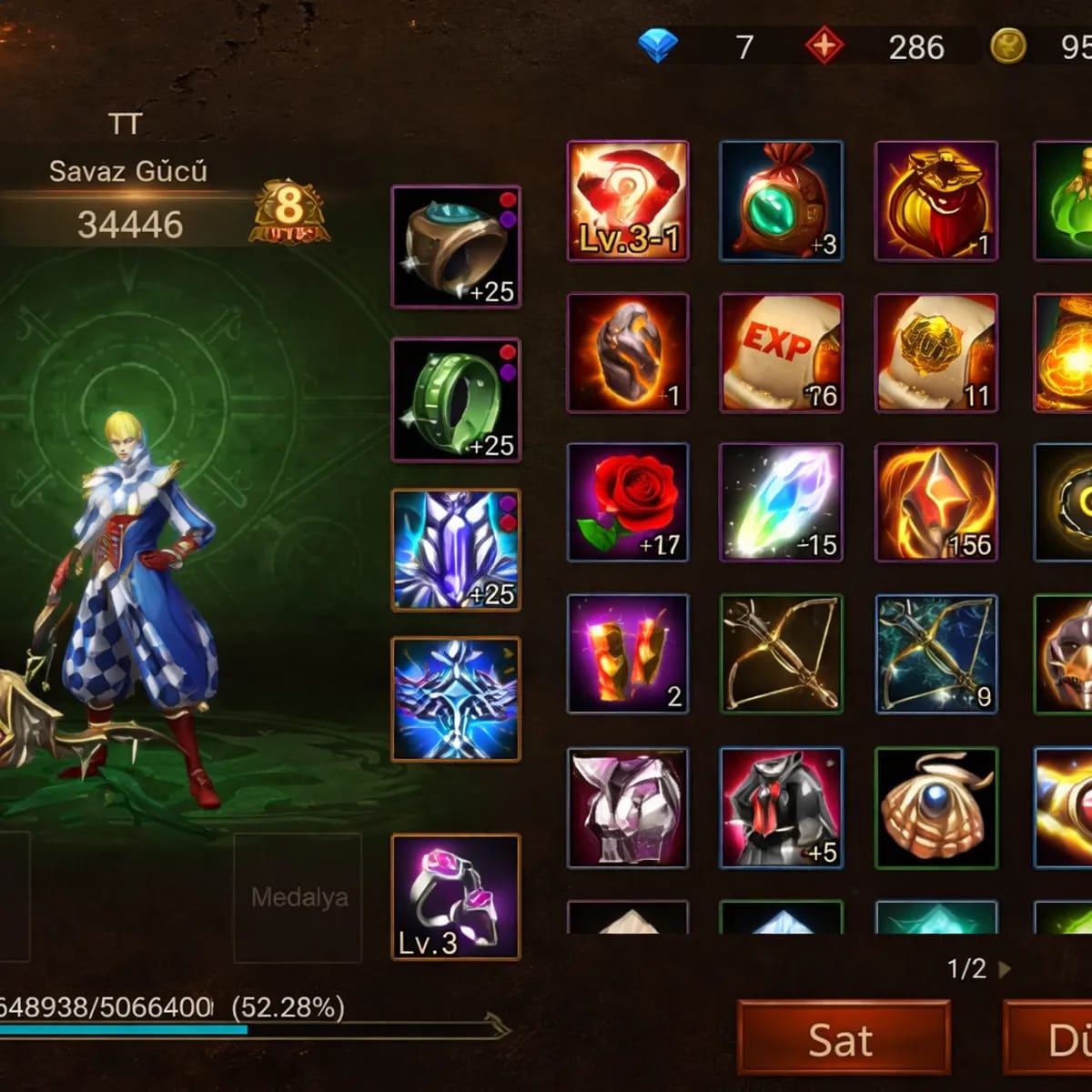Open the empty Medalya slot
Screen dimensions: 1092x1092
(x=298, y=897)
